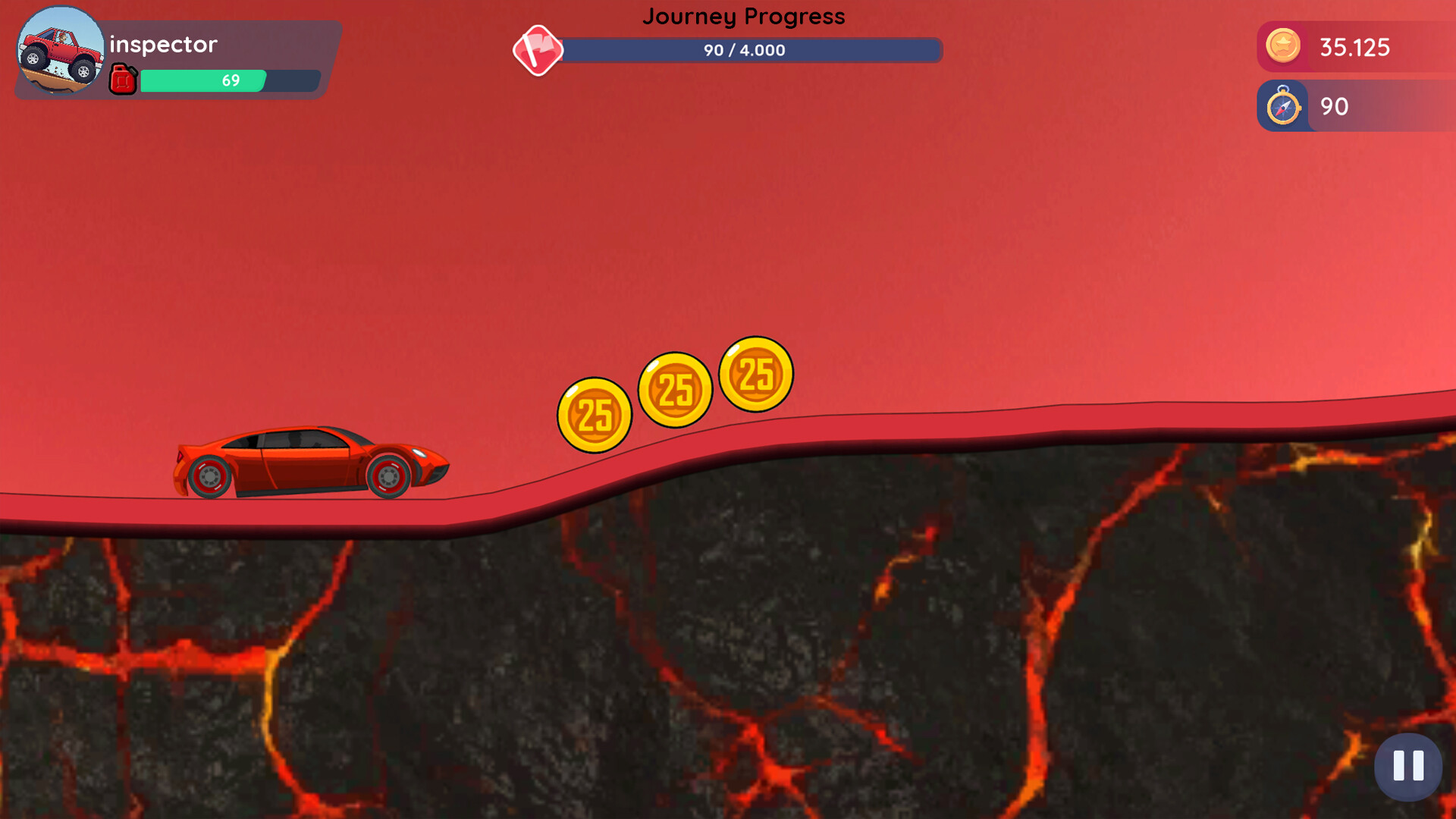Click the gold coin currency icon
This screenshot has height=819, width=1456.
point(1282,47)
